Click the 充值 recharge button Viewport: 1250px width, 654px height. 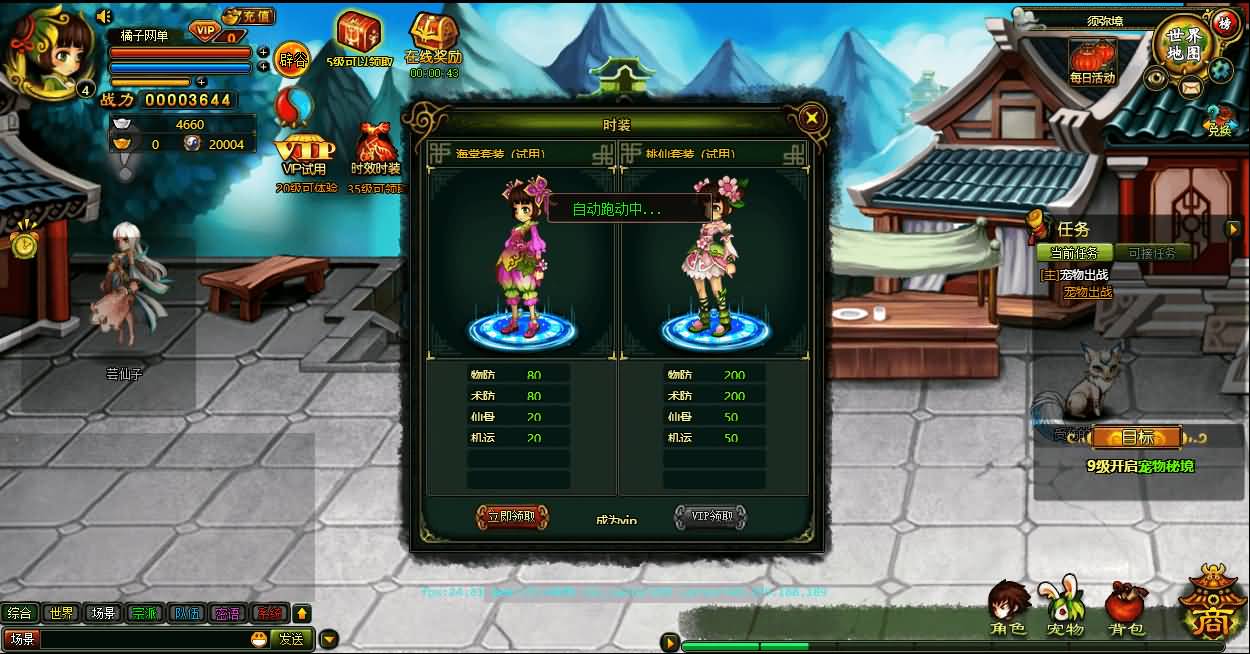click(x=248, y=16)
